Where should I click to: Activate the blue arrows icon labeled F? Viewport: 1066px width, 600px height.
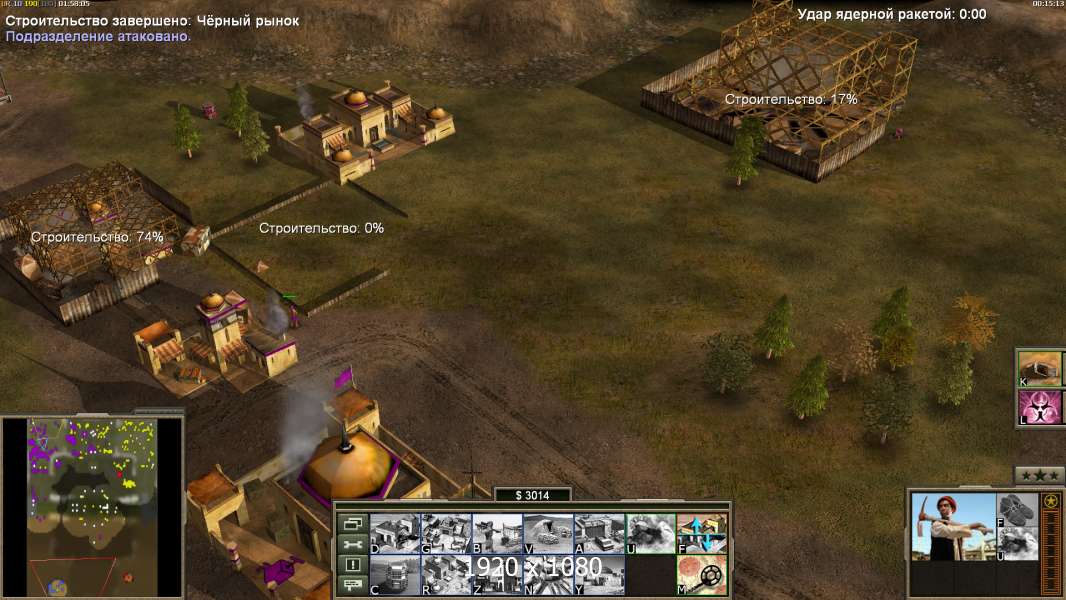(702, 533)
